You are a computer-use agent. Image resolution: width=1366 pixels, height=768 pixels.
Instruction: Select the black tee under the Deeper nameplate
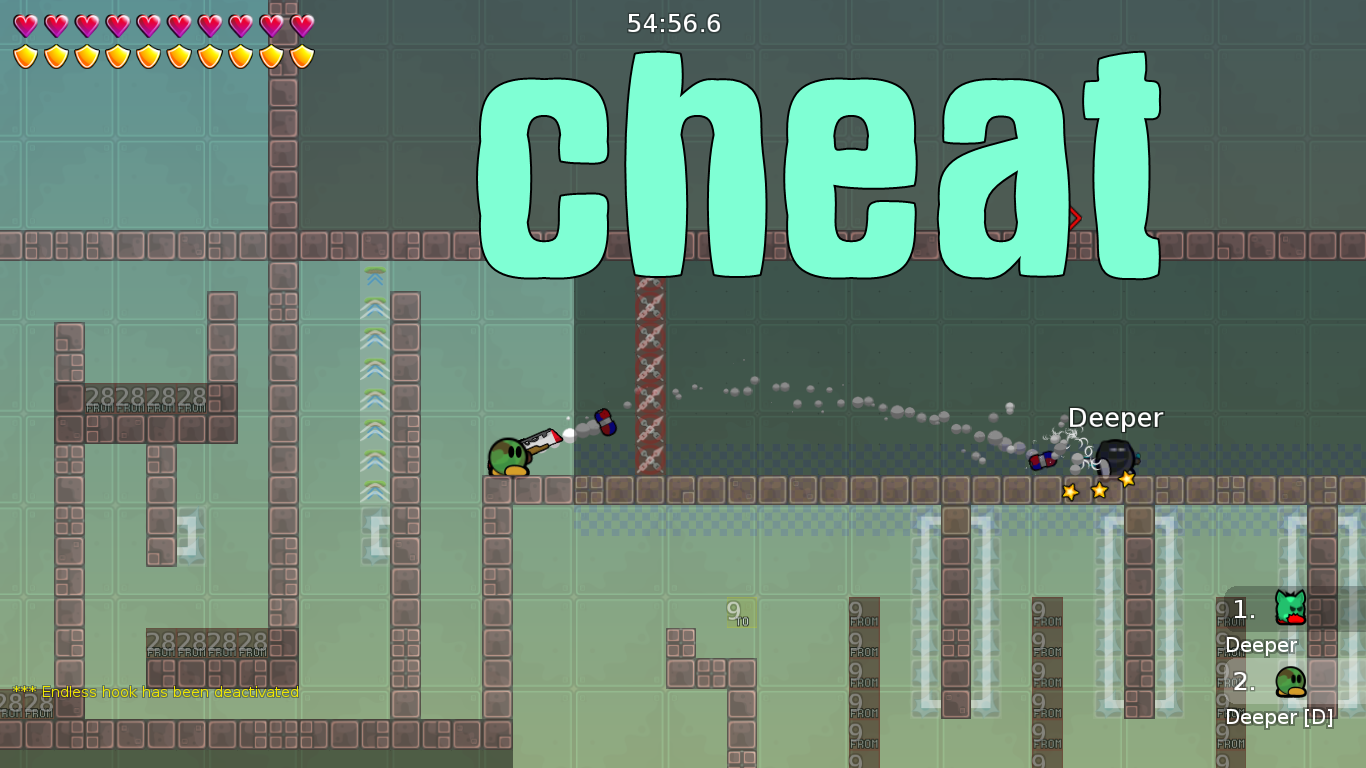[1113, 452]
